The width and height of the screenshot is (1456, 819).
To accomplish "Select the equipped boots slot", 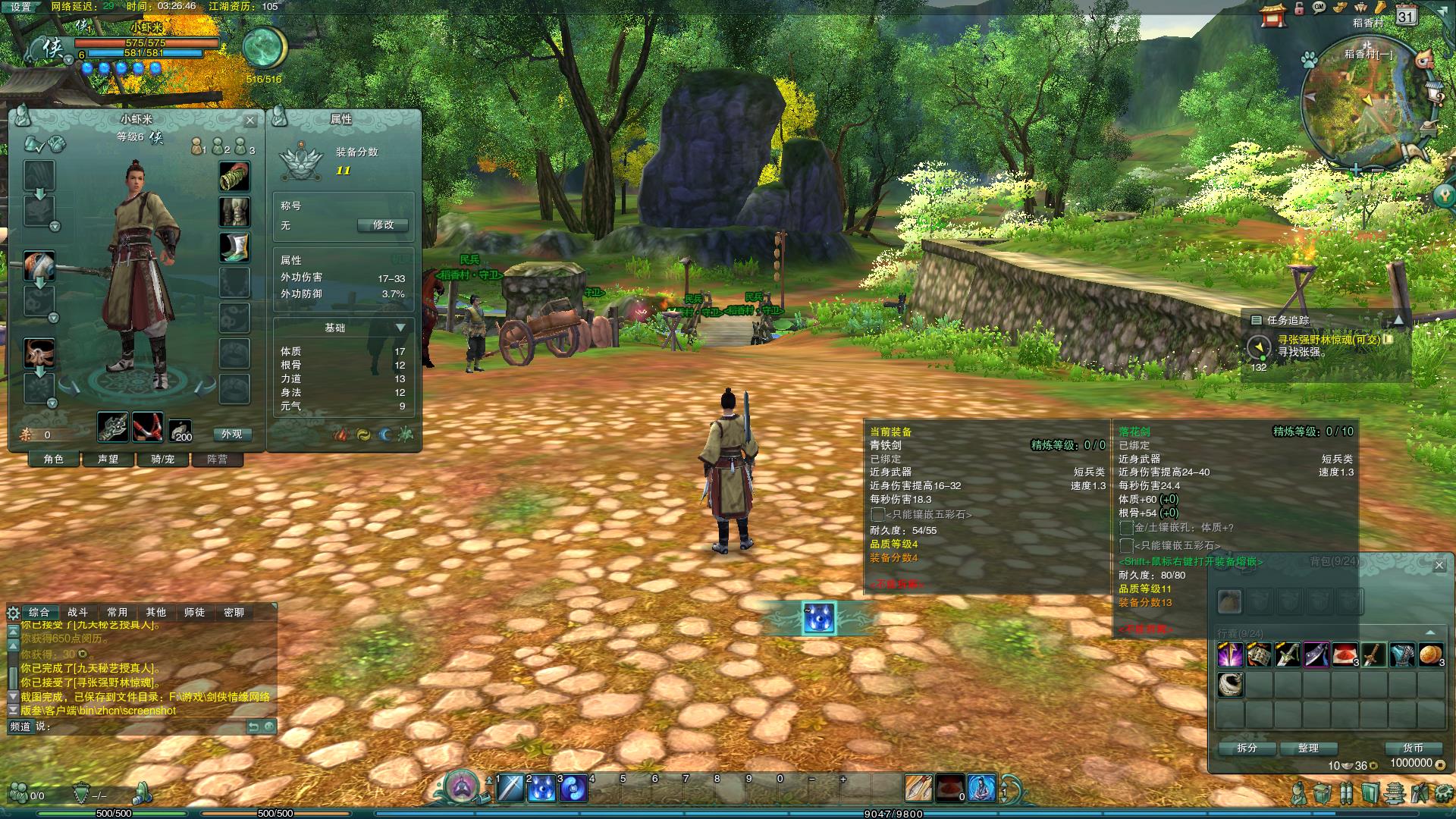I will [x=234, y=247].
